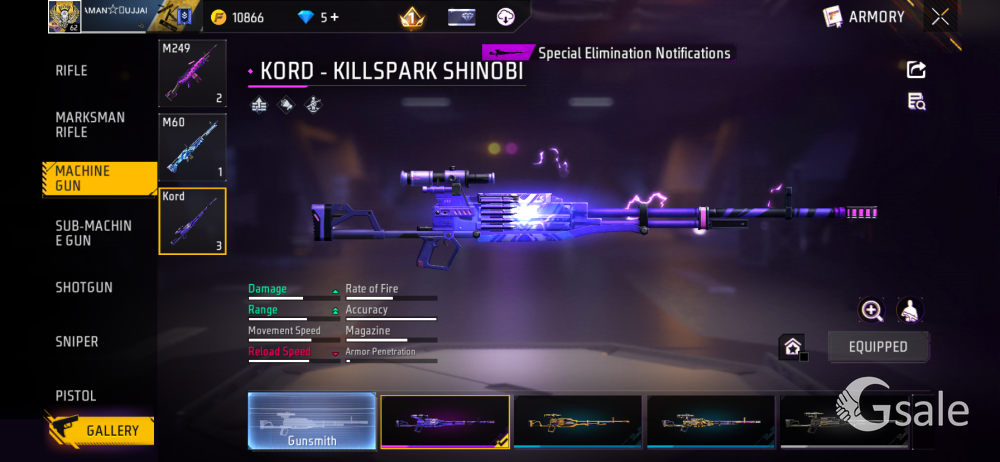Switch to the Rifle category

(x=72, y=71)
